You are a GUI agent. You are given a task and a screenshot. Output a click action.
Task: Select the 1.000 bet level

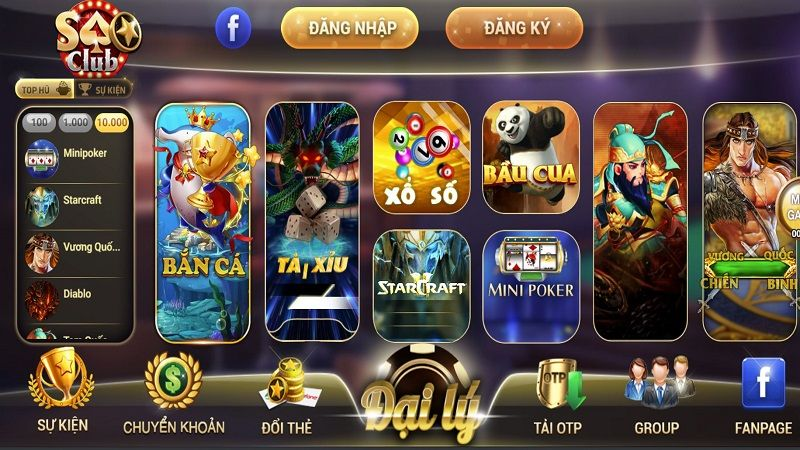pyautogui.click(x=75, y=122)
